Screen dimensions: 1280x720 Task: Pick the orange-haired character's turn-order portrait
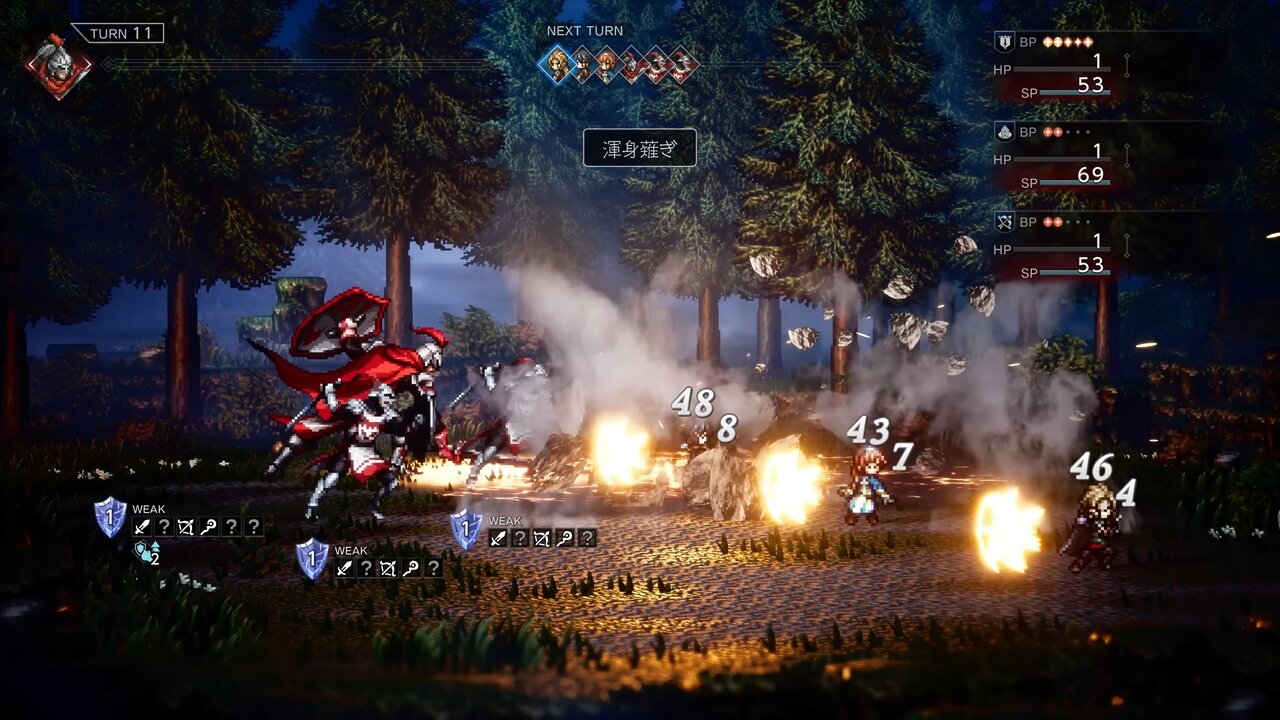tap(607, 65)
